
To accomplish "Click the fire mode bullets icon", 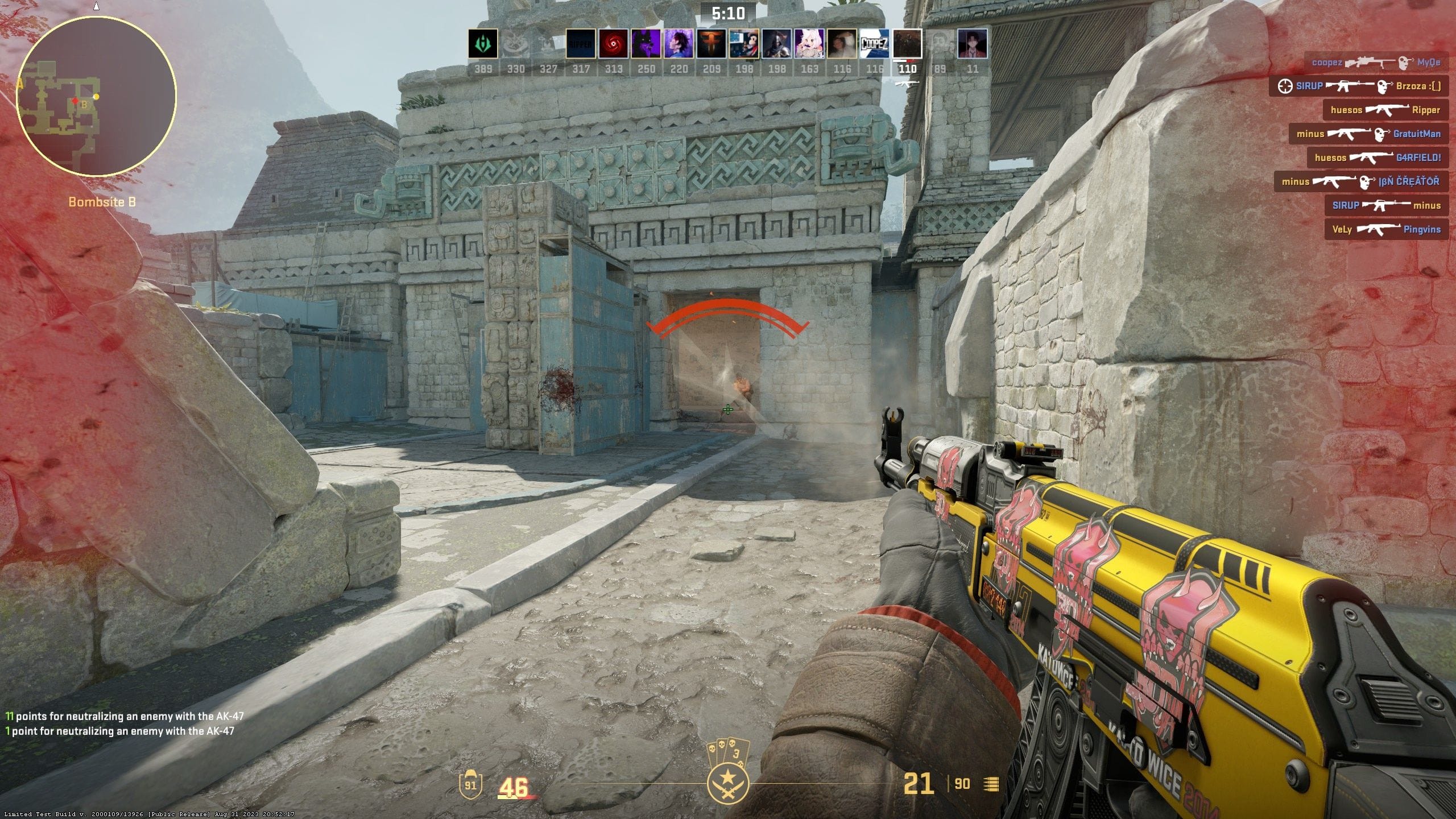I will click(x=991, y=784).
